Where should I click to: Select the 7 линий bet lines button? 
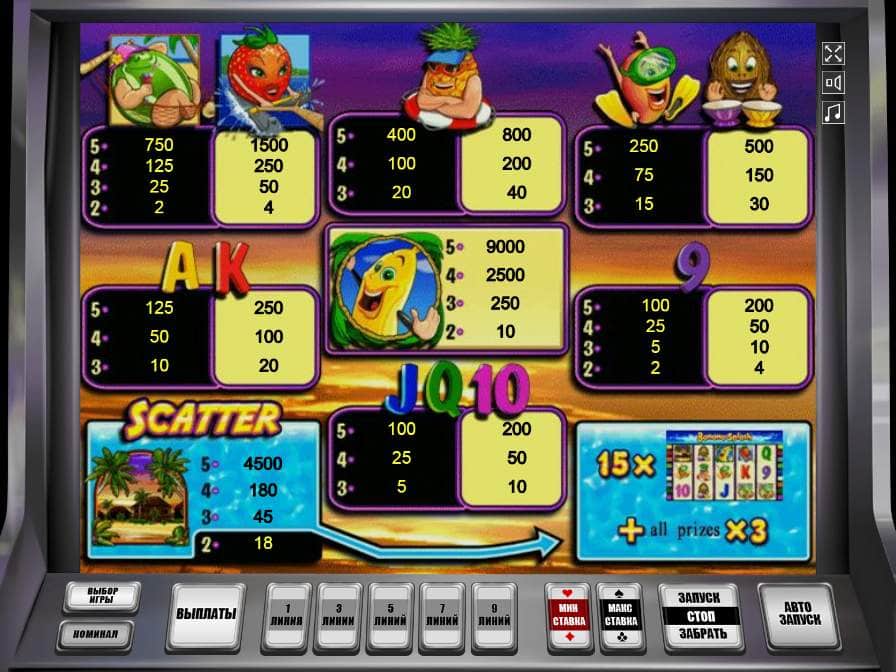pyautogui.click(x=443, y=613)
